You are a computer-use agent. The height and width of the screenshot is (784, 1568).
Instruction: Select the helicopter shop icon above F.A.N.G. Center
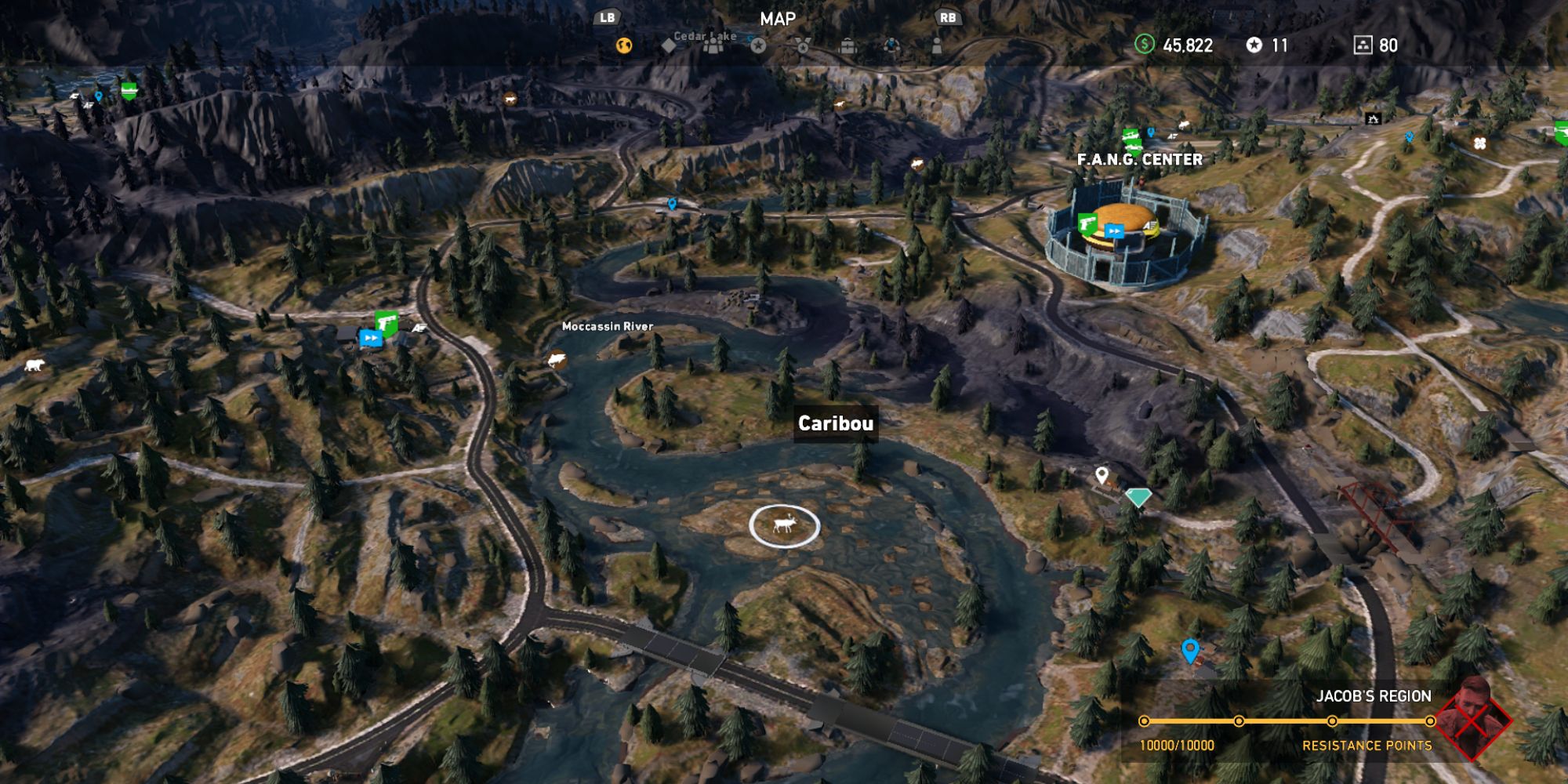pos(1131,133)
